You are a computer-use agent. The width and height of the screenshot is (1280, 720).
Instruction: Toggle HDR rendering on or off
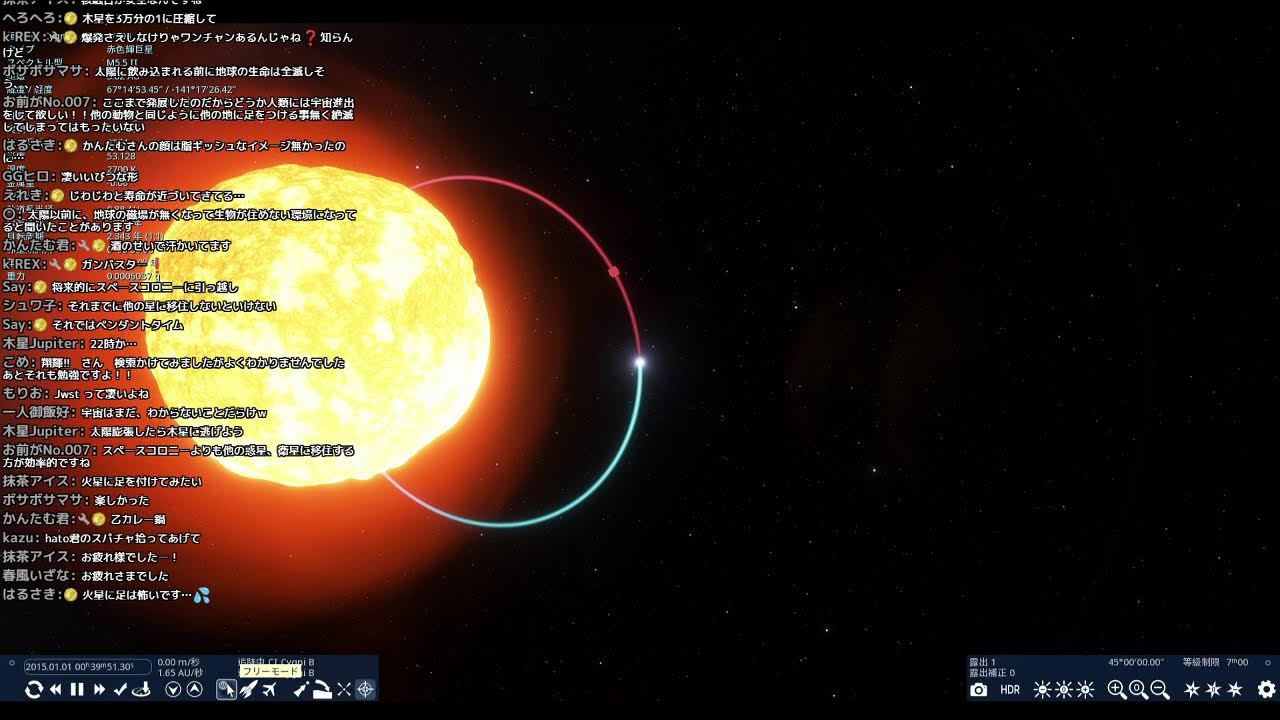tap(1010, 689)
